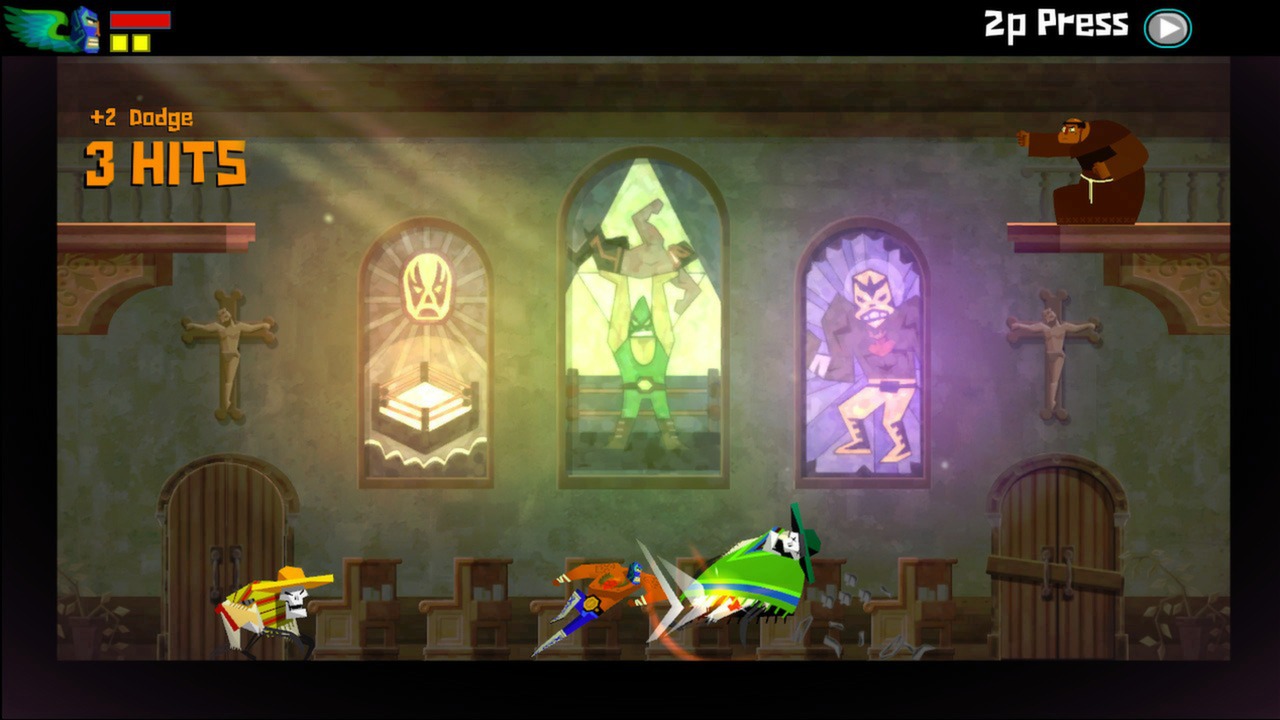1280x720 pixels.
Task: Click the green feathered wing emblem
Action: click(x=33, y=25)
